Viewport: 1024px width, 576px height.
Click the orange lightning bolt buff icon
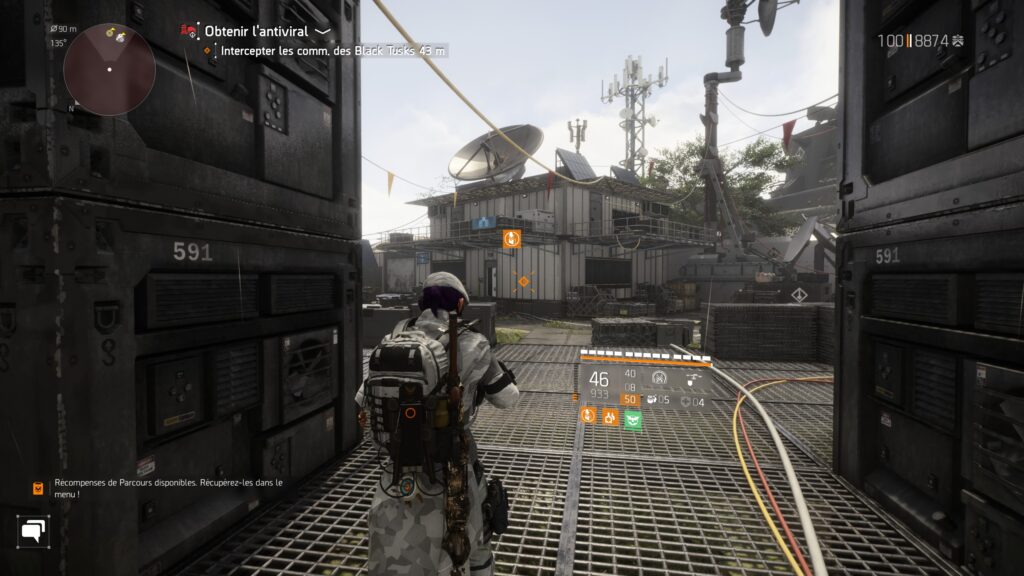coord(588,416)
